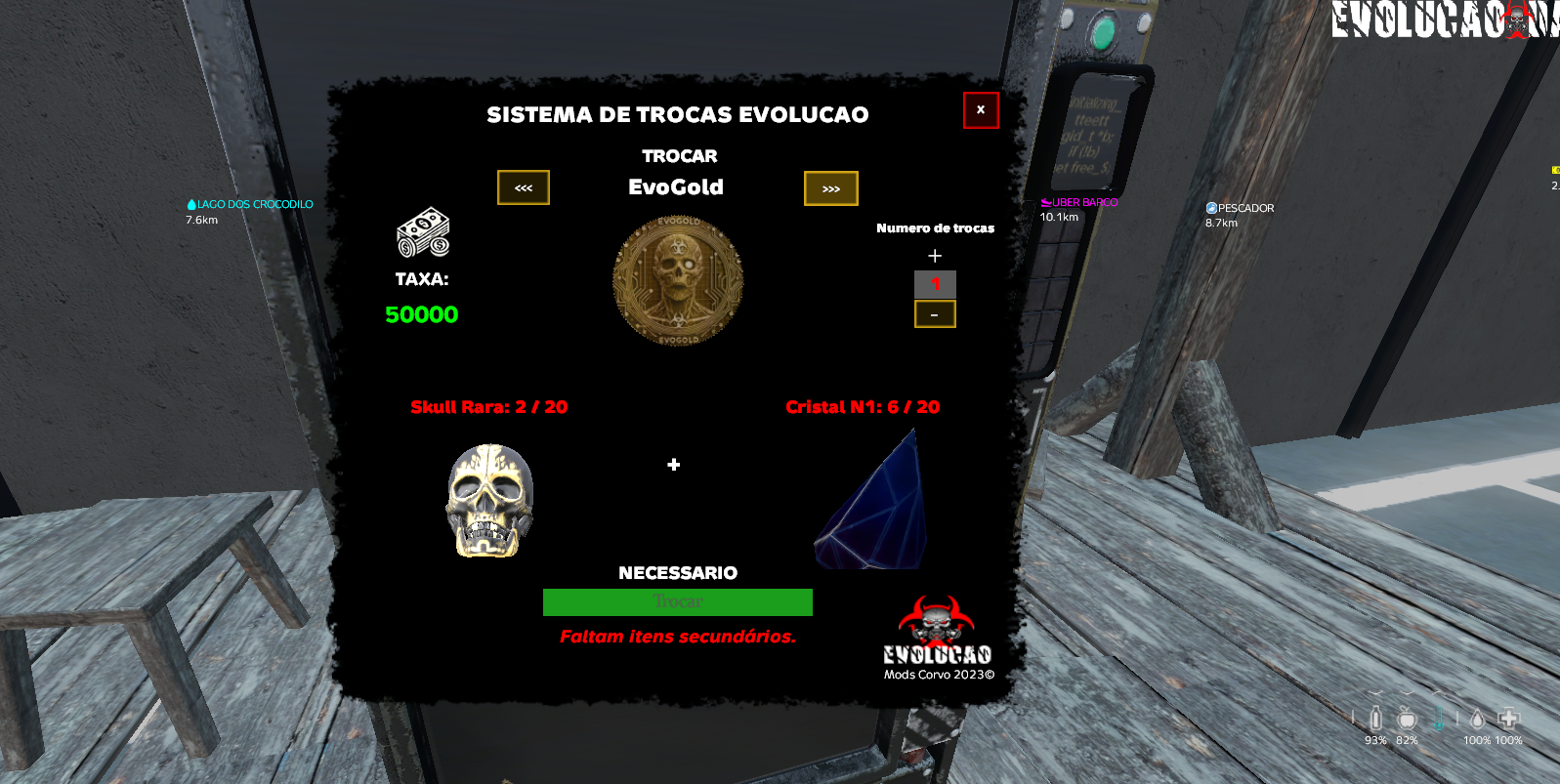Viewport: 1560px width, 784px height.
Task: Close the trade system window
Action: pyautogui.click(x=981, y=110)
